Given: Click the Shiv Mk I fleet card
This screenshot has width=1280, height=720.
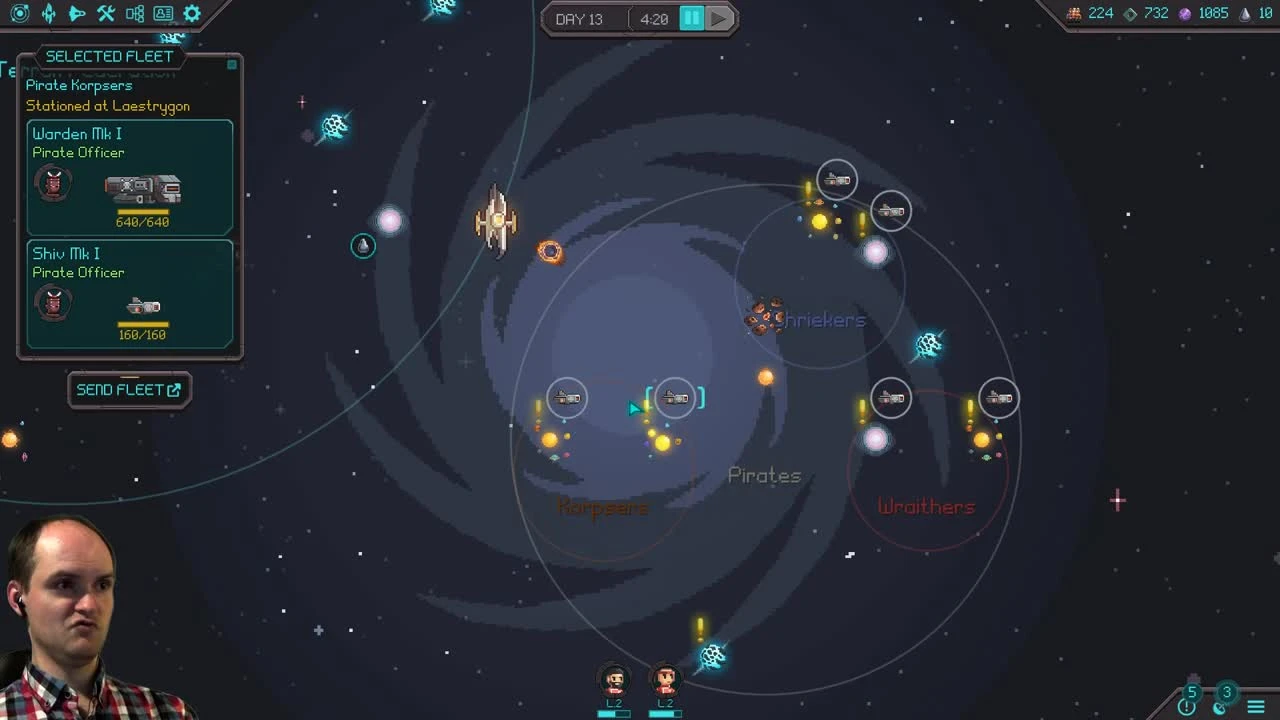Looking at the screenshot, I should coord(130,293).
